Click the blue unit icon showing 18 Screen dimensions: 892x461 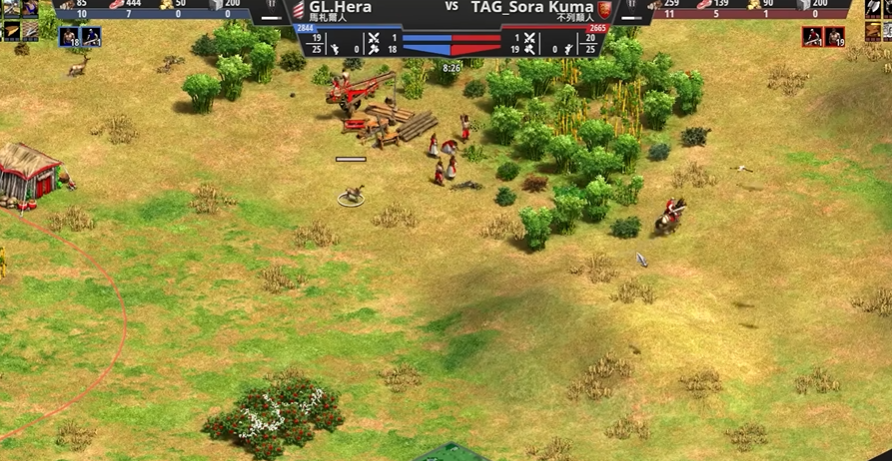(69, 37)
